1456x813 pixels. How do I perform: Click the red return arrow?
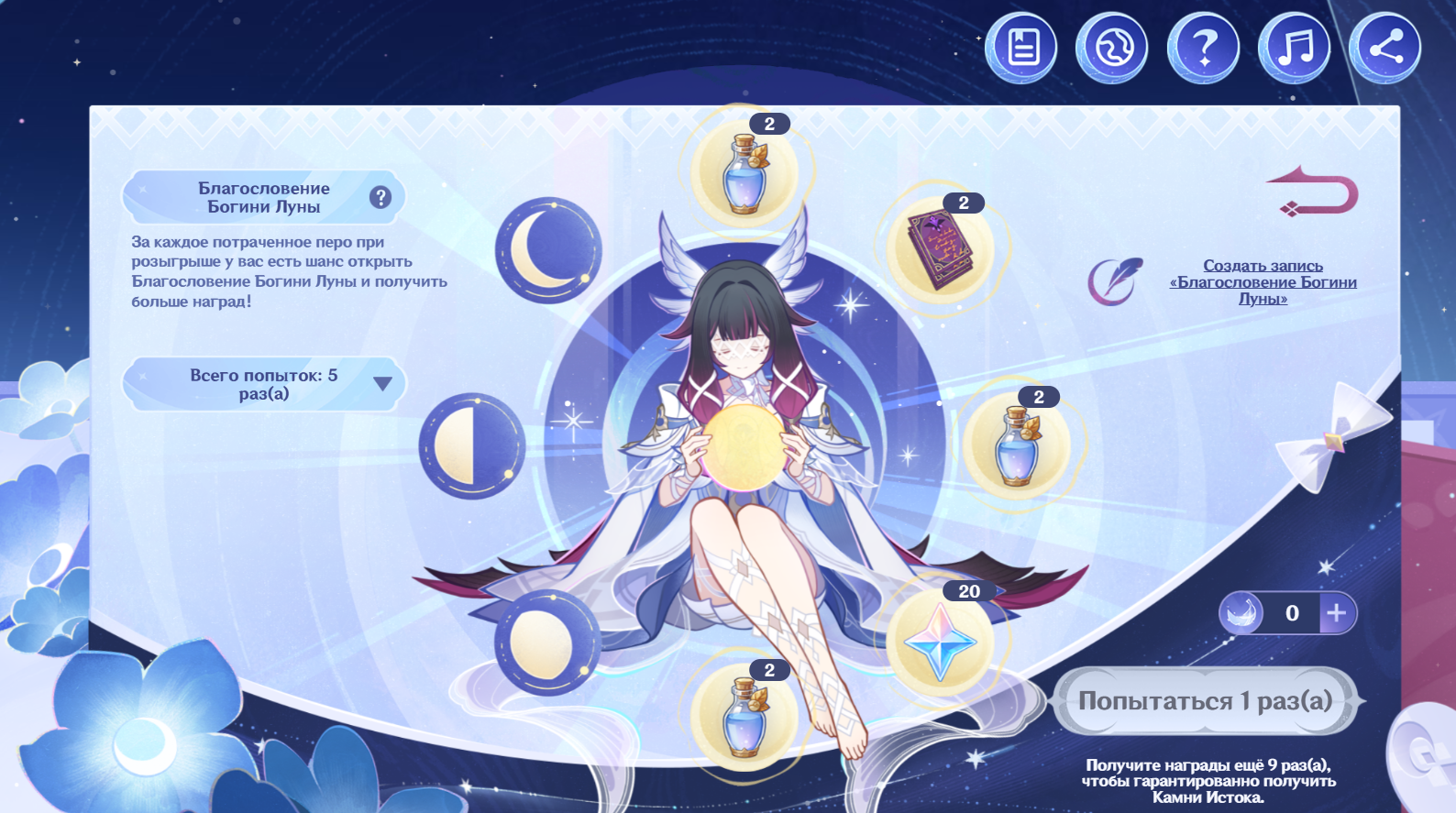[1315, 192]
